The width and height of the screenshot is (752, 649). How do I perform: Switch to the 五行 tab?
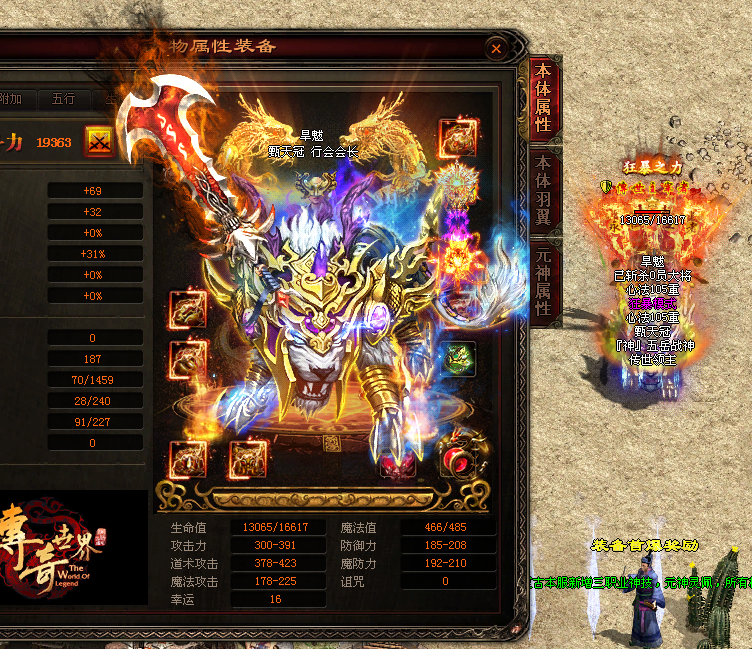63,99
